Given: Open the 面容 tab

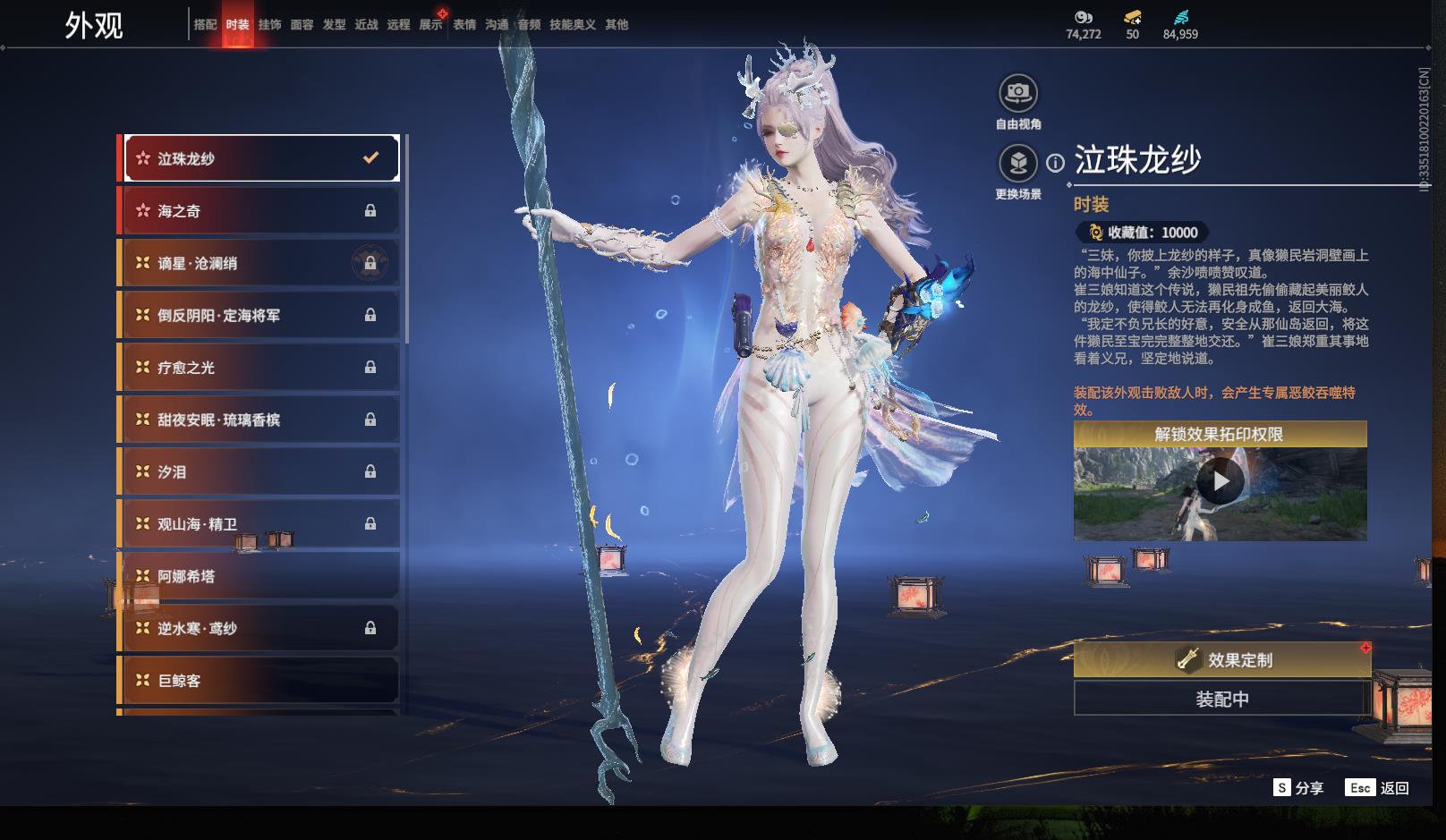Looking at the screenshot, I should pos(302,25).
